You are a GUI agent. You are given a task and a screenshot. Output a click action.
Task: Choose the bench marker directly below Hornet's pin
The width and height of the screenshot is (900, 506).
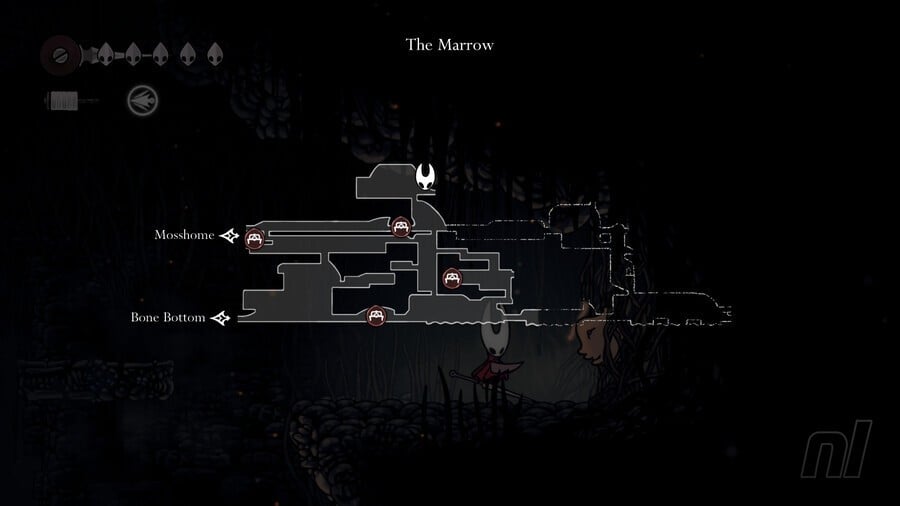[x=401, y=227]
